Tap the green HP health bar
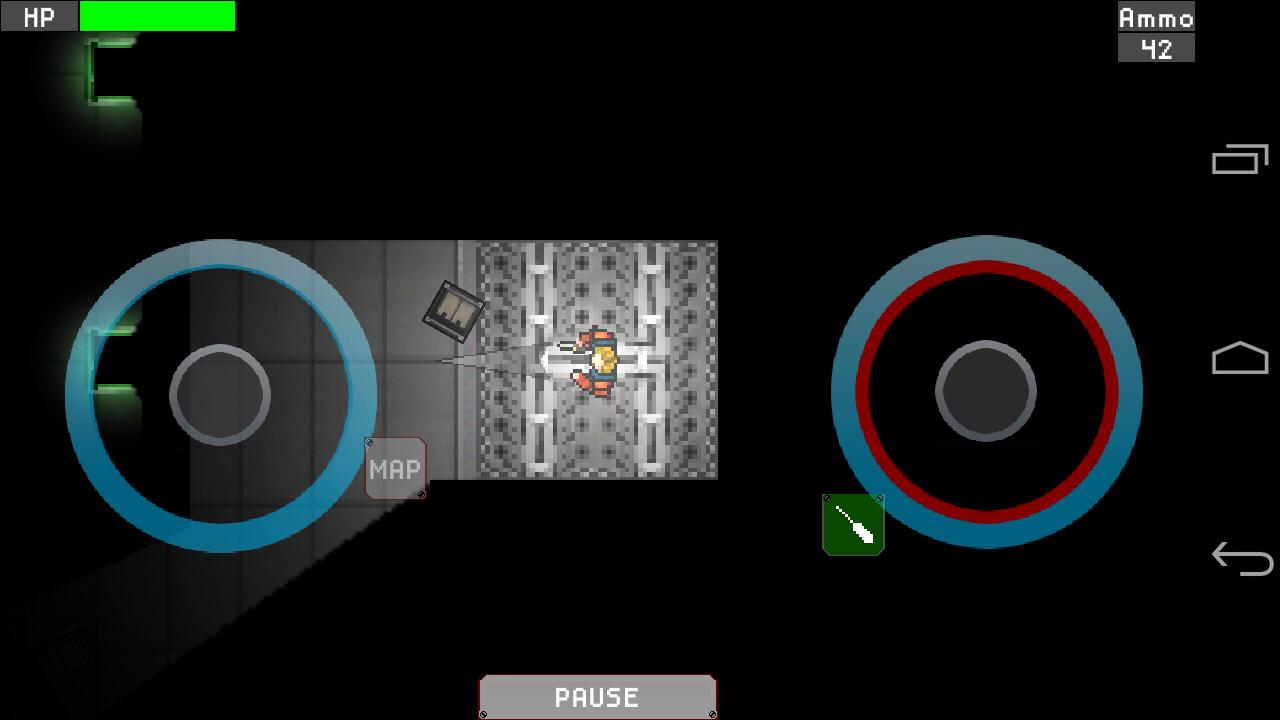The height and width of the screenshot is (720, 1280). pyautogui.click(x=158, y=16)
